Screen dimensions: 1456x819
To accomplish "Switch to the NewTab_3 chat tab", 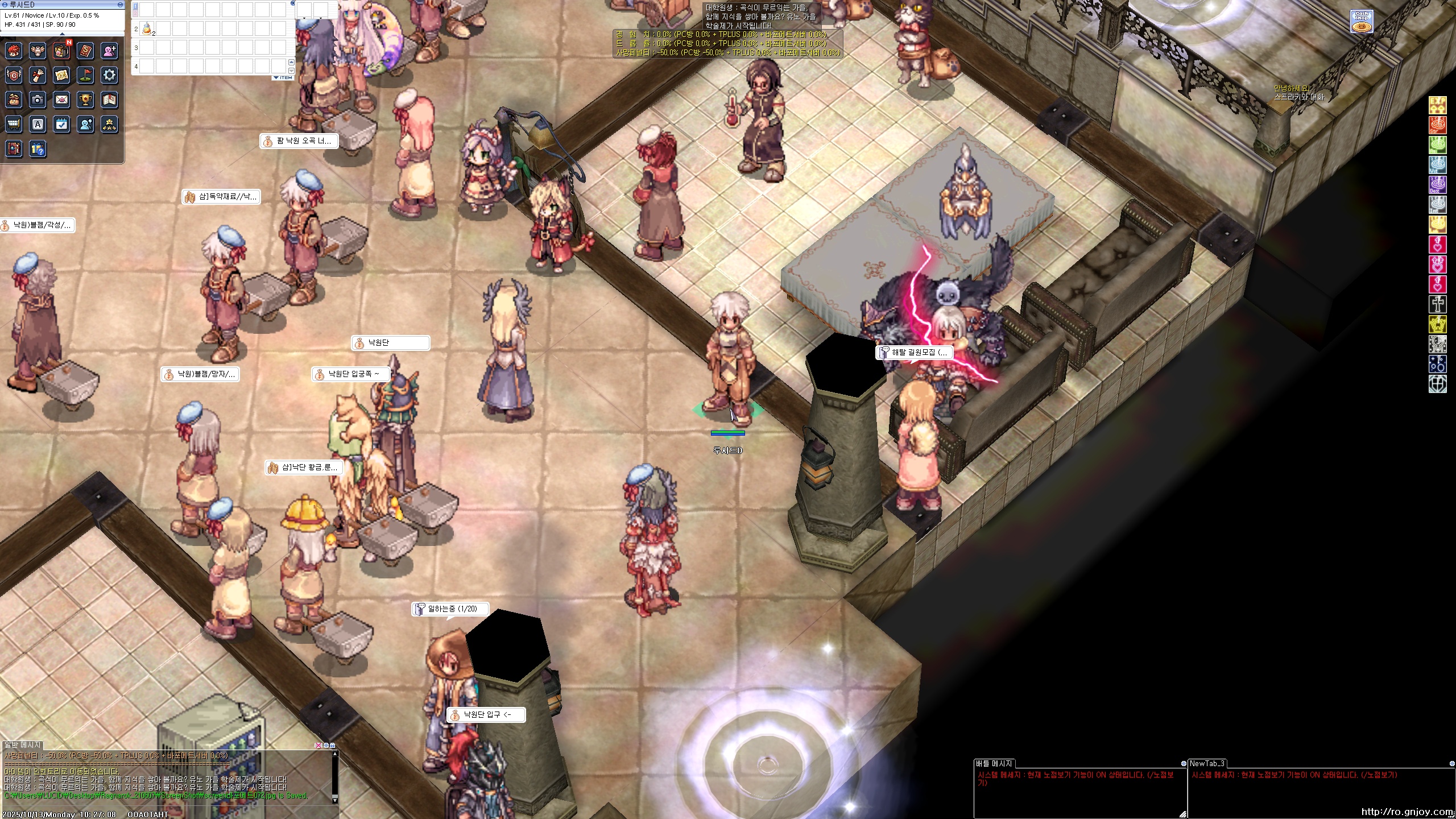I will click(1207, 763).
